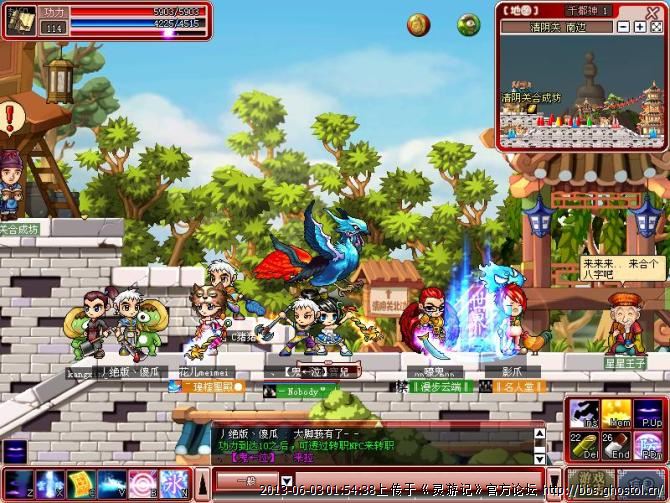Activate the yellow scroll skill slot

tap(80, 483)
